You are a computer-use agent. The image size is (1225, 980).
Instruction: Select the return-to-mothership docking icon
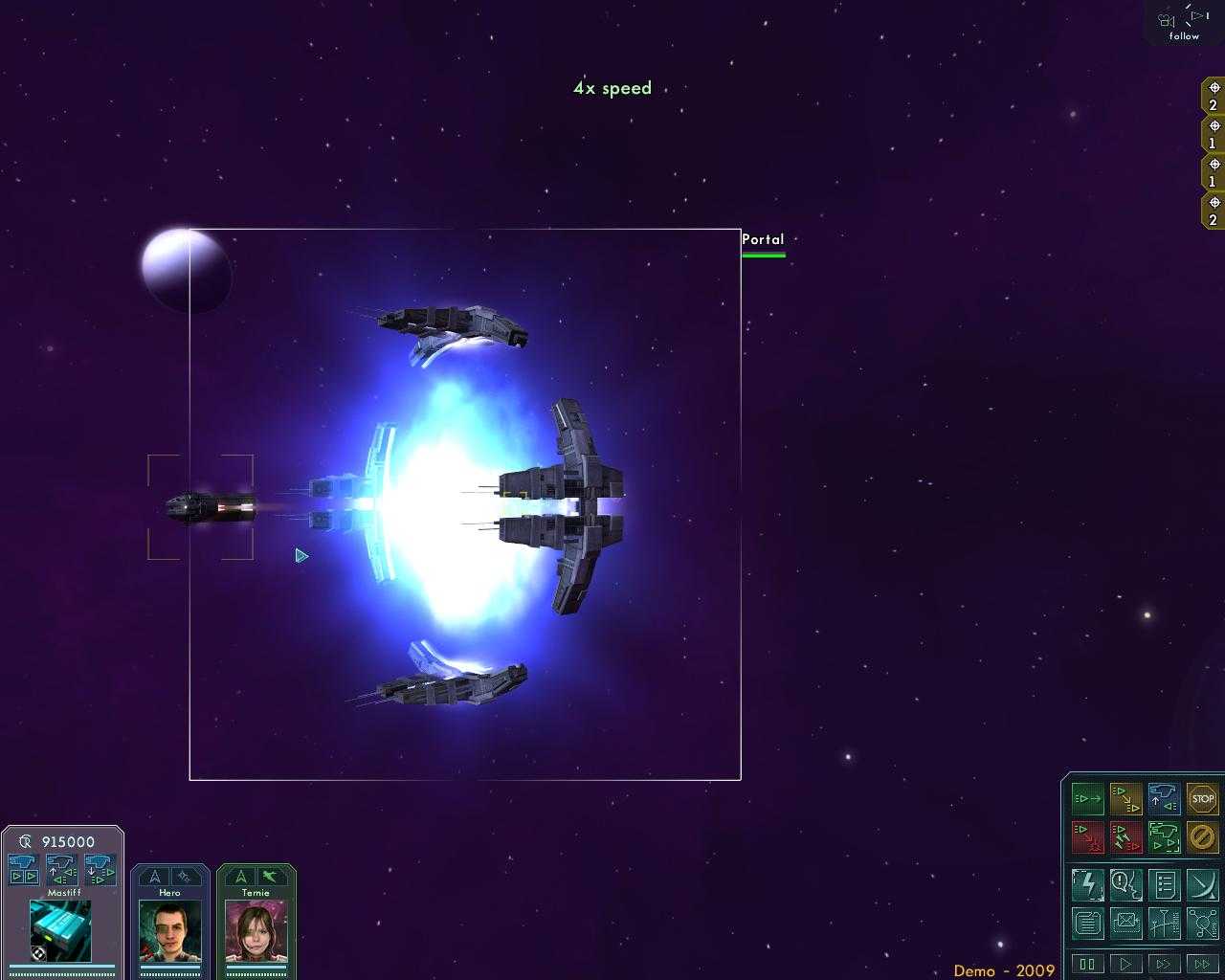tap(1165, 799)
